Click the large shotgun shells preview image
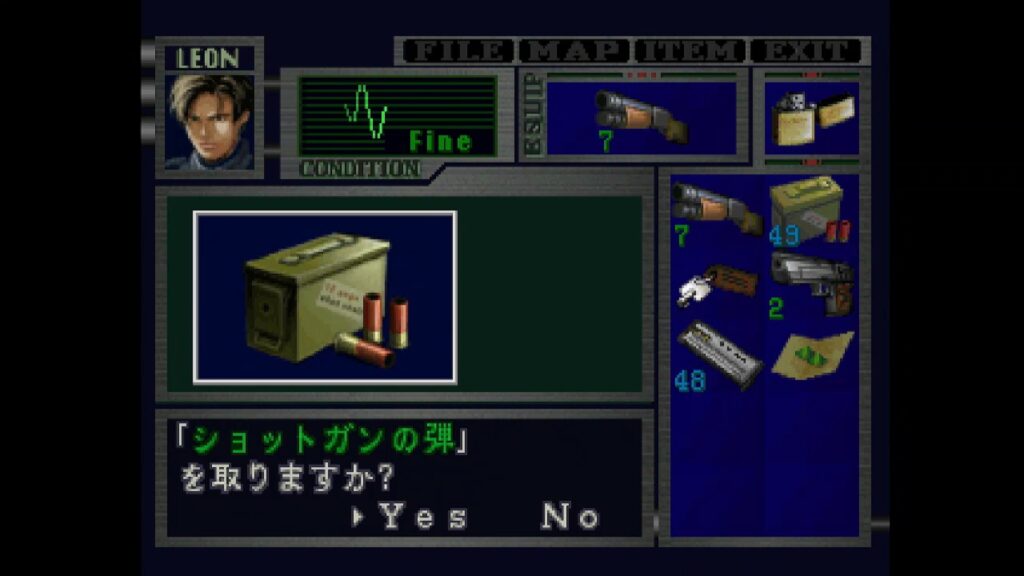The height and width of the screenshot is (576, 1024). [x=325, y=297]
